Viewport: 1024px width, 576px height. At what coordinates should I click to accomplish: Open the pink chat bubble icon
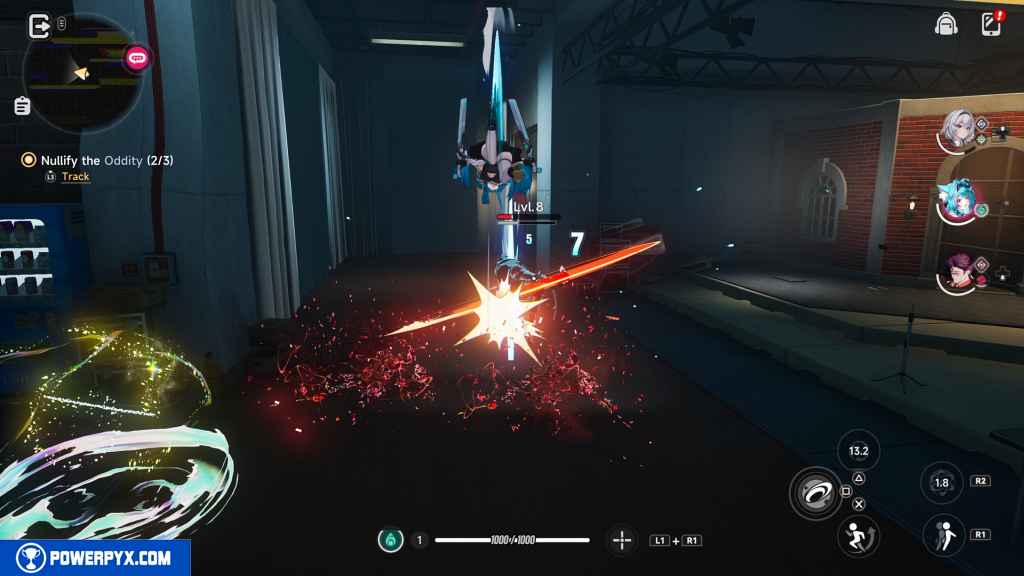pyautogui.click(x=136, y=59)
